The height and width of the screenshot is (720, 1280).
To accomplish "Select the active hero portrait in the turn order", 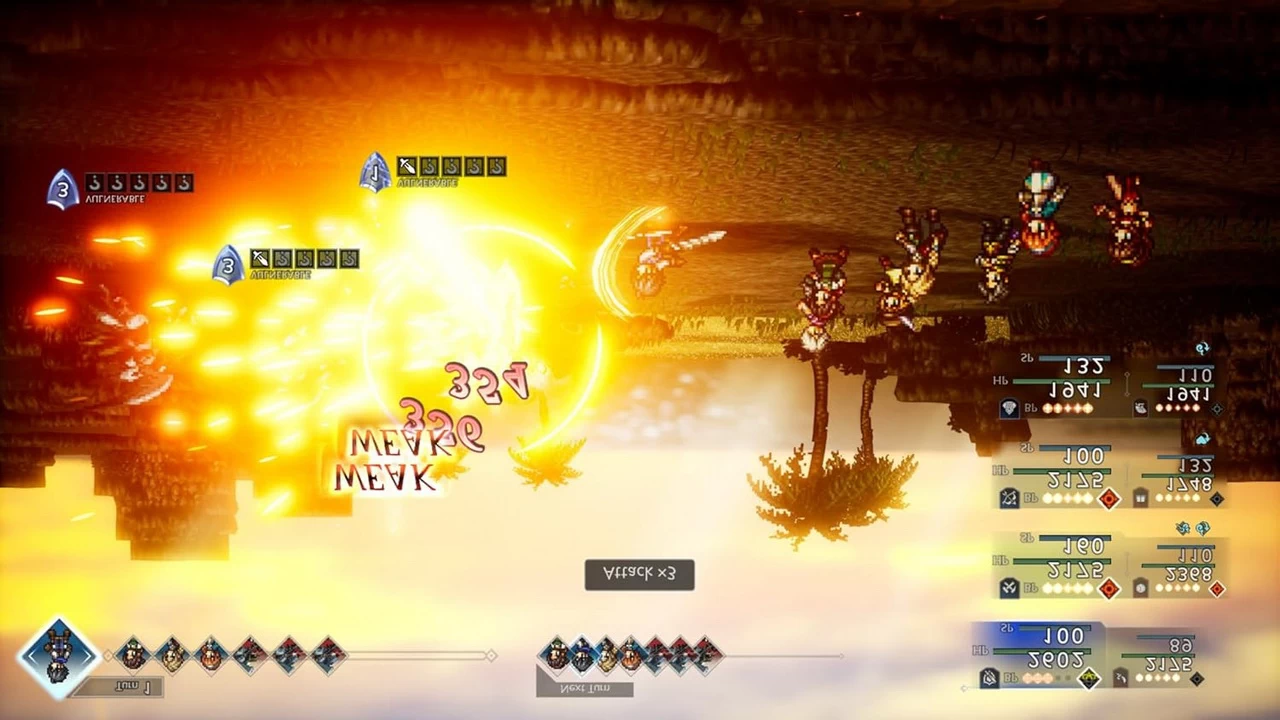I will pos(57,655).
